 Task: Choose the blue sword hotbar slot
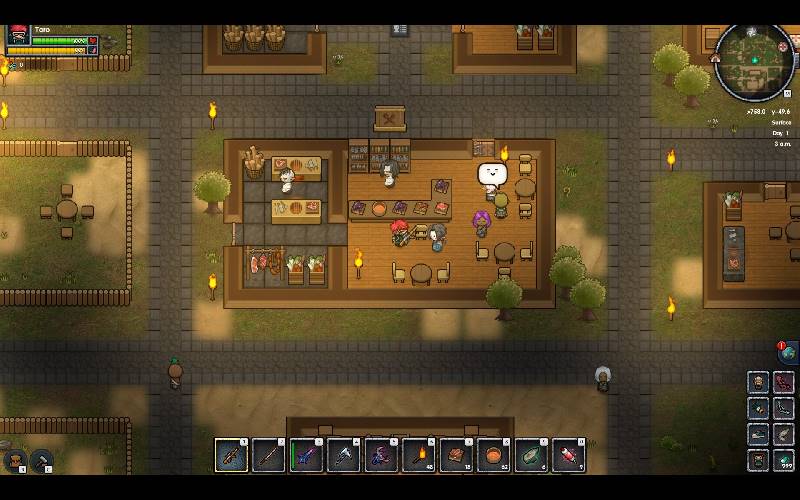[306, 455]
